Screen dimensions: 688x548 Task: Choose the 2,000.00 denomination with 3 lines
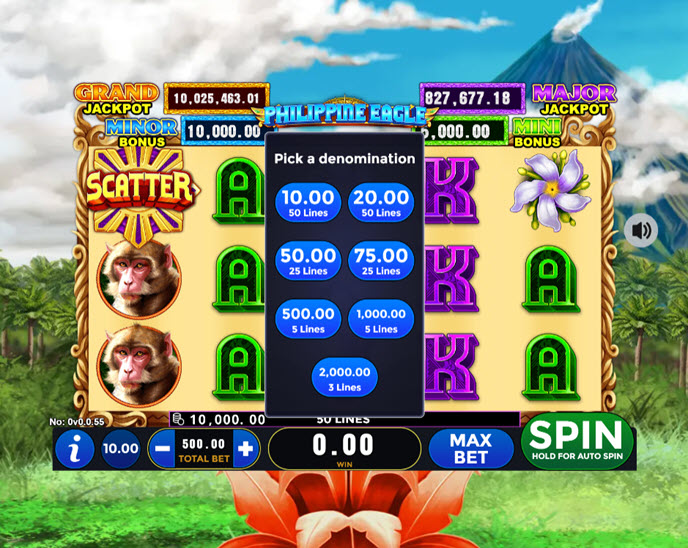pyautogui.click(x=345, y=377)
